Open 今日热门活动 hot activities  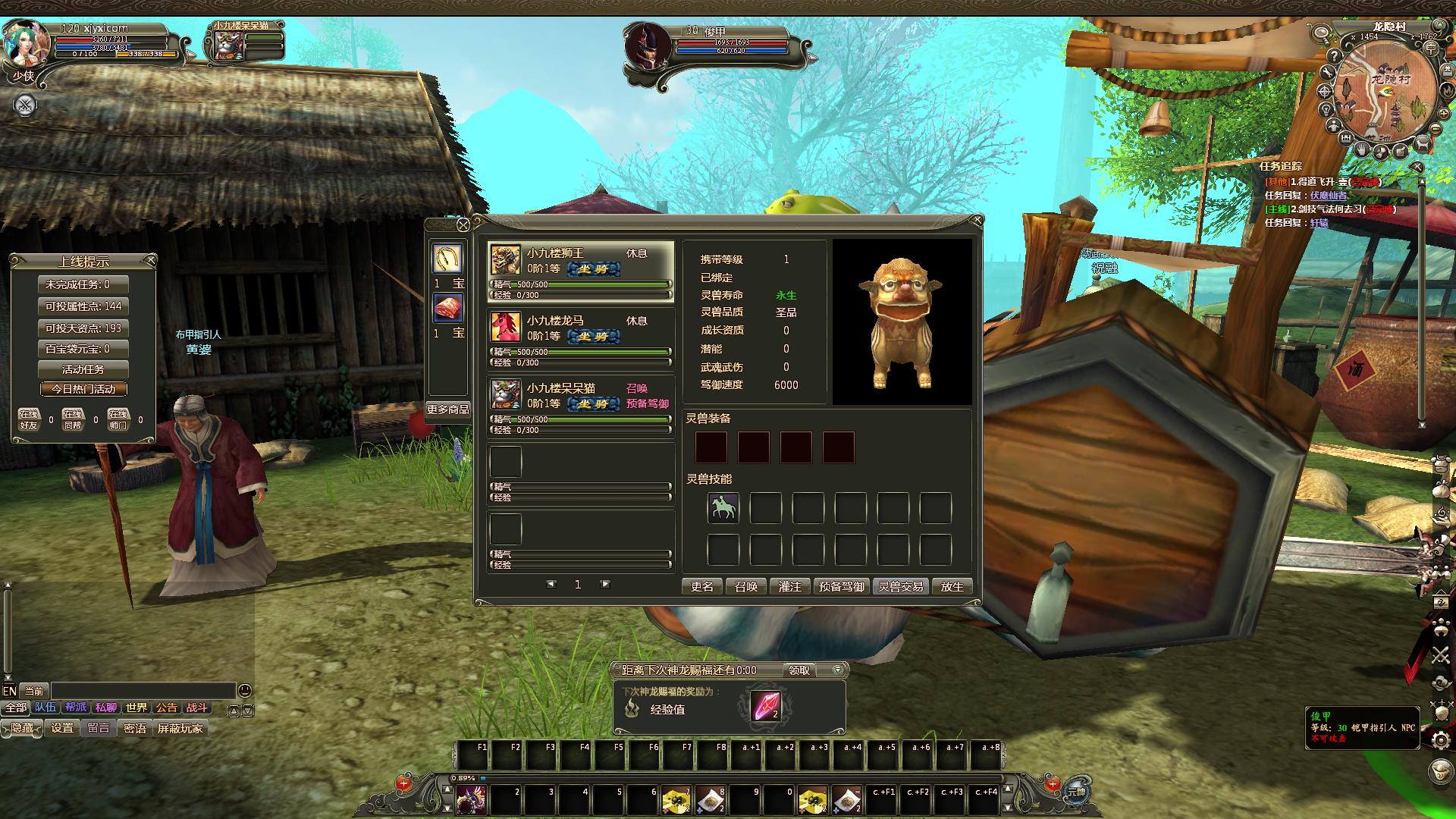point(83,389)
